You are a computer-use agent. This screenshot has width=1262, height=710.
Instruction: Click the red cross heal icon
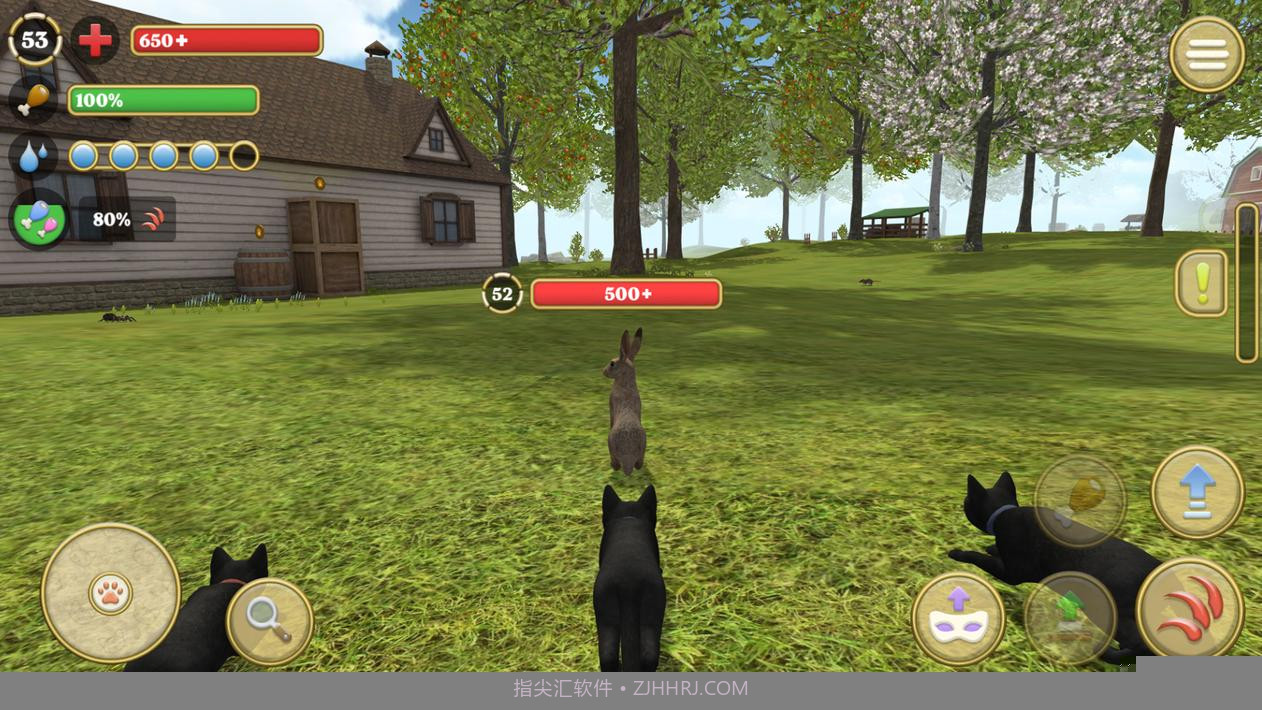point(95,41)
